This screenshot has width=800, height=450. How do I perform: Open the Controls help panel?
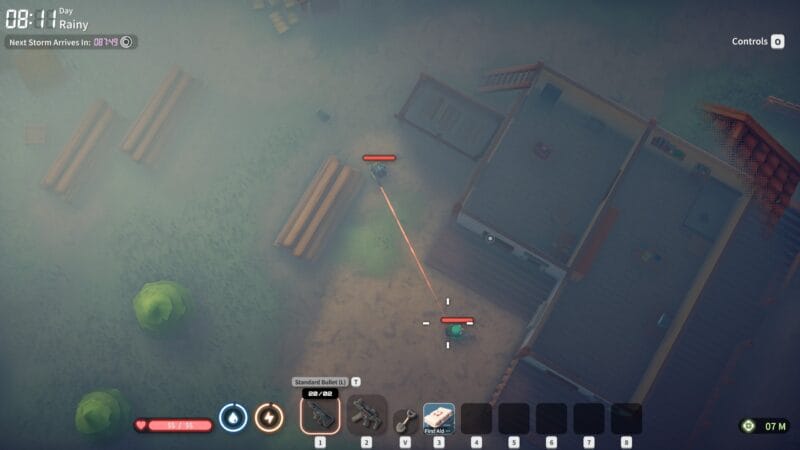758,42
